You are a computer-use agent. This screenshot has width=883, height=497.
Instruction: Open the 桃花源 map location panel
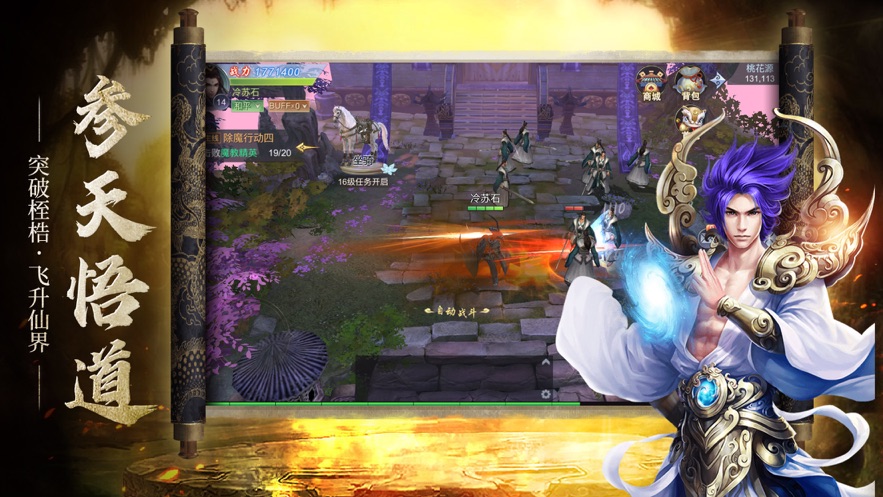[x=762, y=73]
